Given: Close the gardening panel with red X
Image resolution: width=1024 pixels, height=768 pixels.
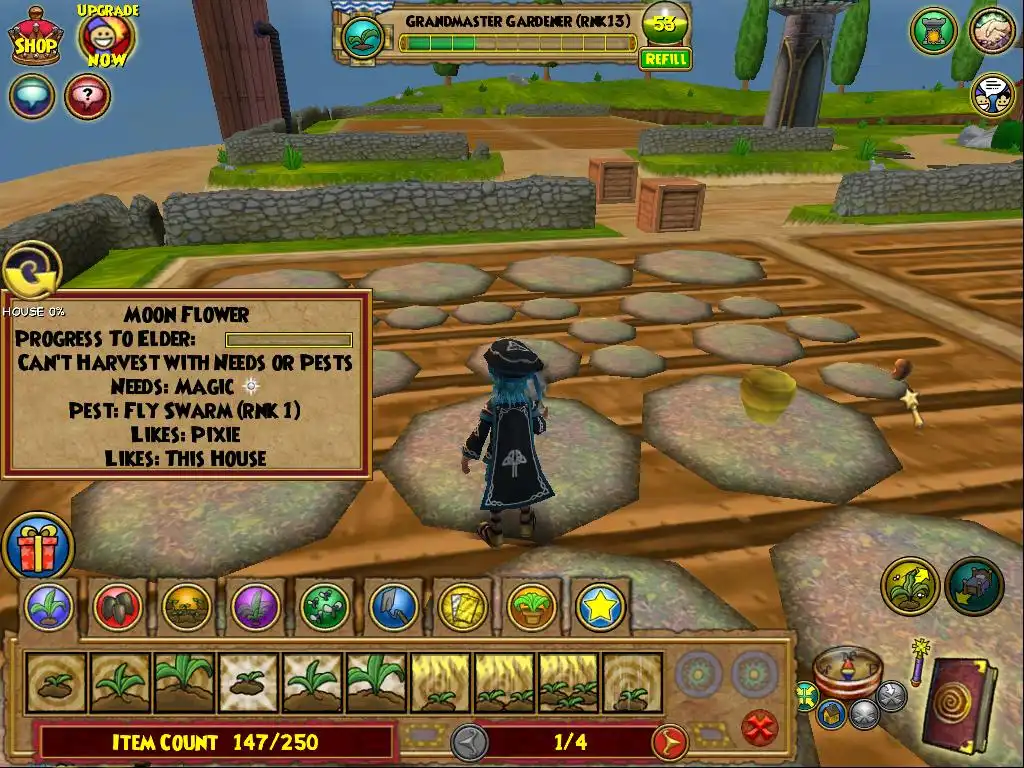Looking at the screenshot, I should point(761,725).
